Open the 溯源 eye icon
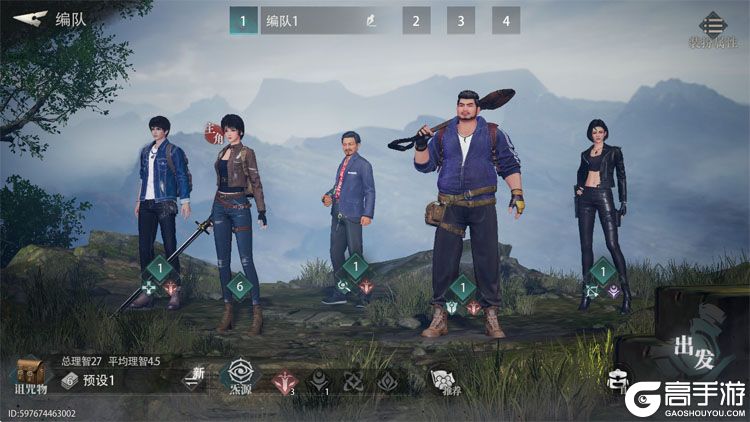This screenshot has width=750, height=422. click(x=240, y=377)
